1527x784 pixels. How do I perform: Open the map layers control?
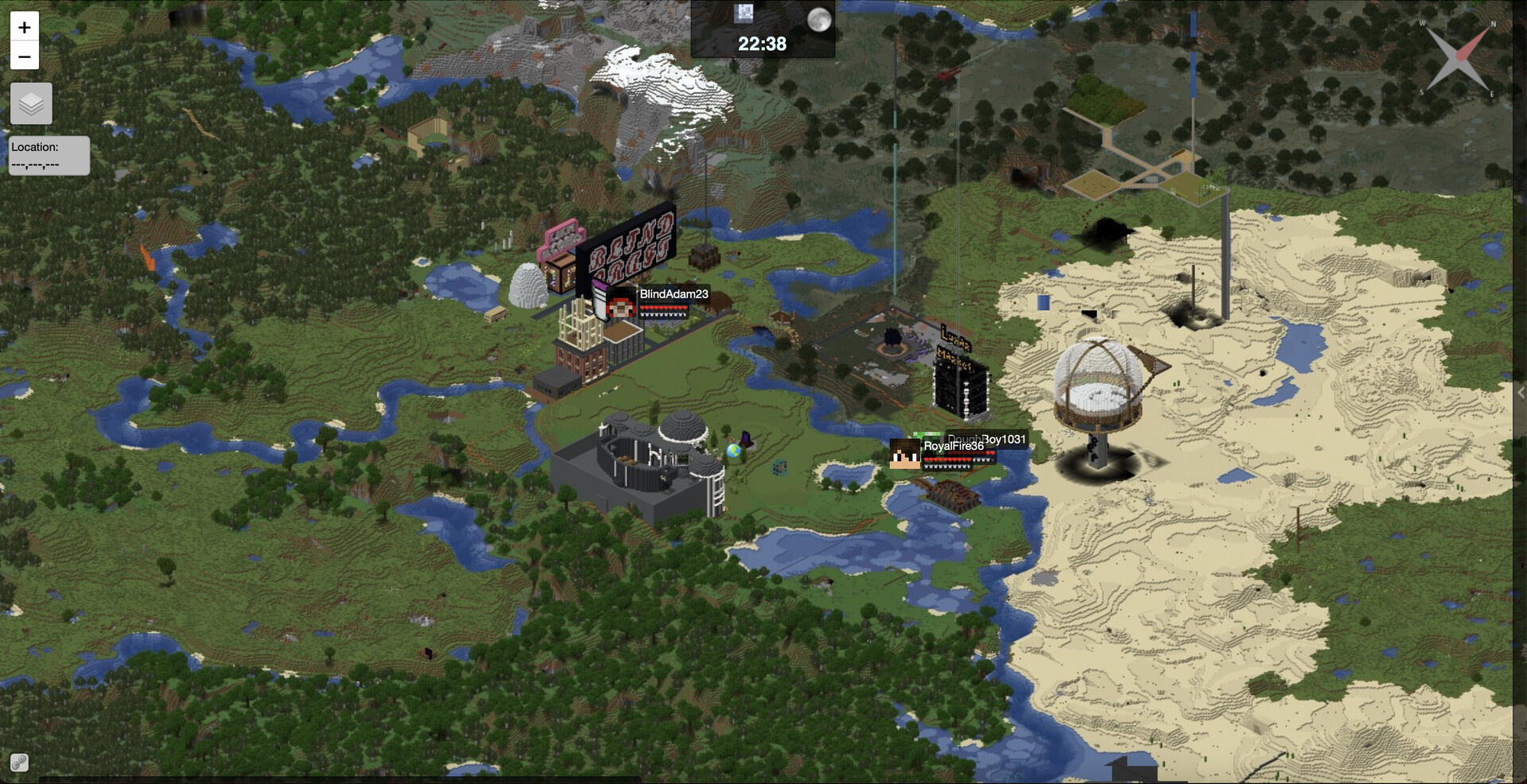(31, 103)
